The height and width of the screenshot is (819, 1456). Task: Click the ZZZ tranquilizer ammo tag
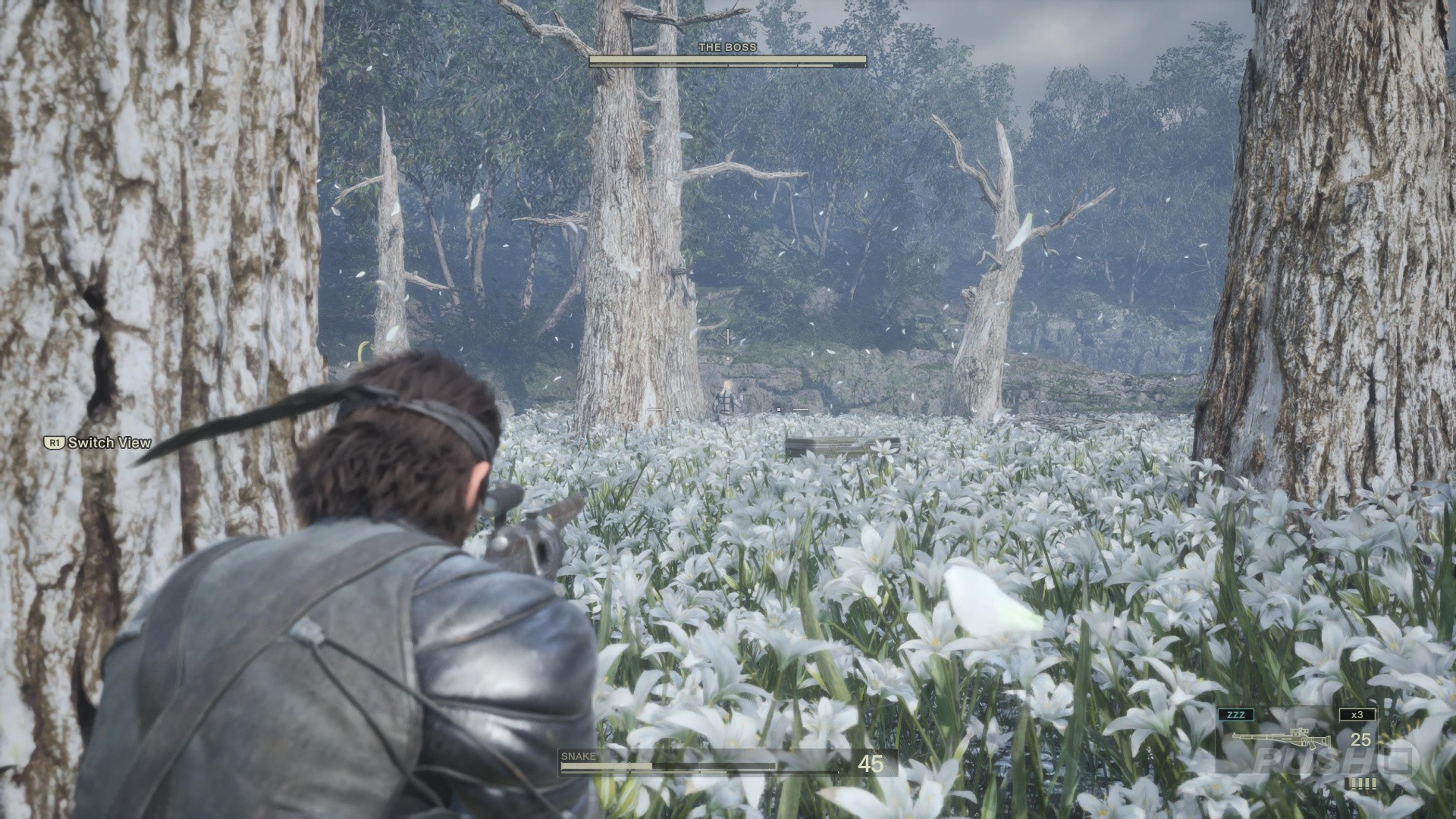point(1235,715)
